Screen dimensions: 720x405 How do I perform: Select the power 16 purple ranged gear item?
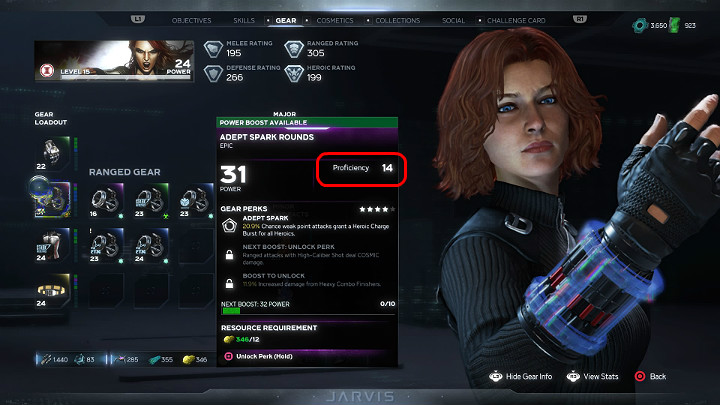click(103, 199)
